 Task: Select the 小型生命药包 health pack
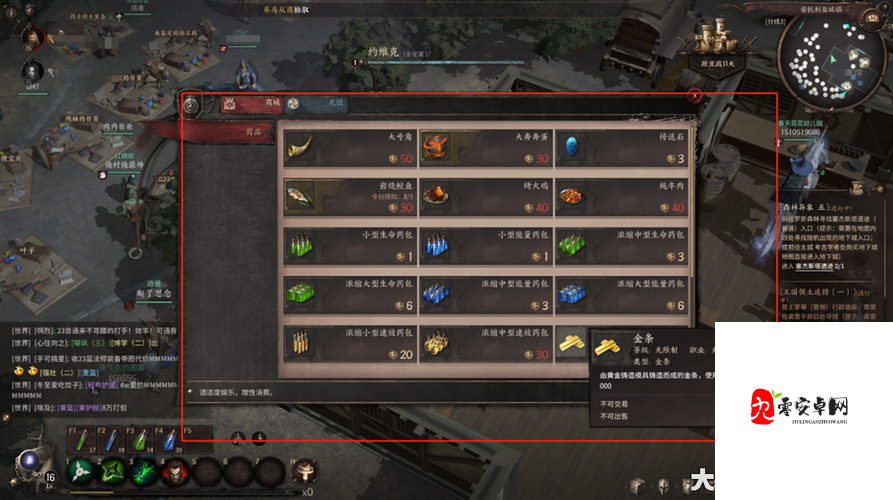tap(348, 245)
